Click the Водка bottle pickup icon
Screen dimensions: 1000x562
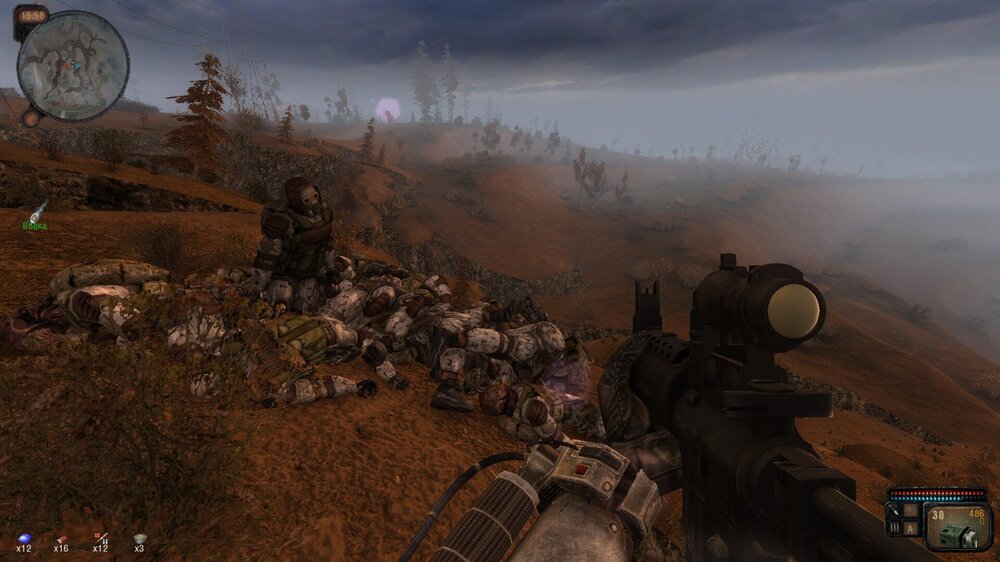pos(37,211)
